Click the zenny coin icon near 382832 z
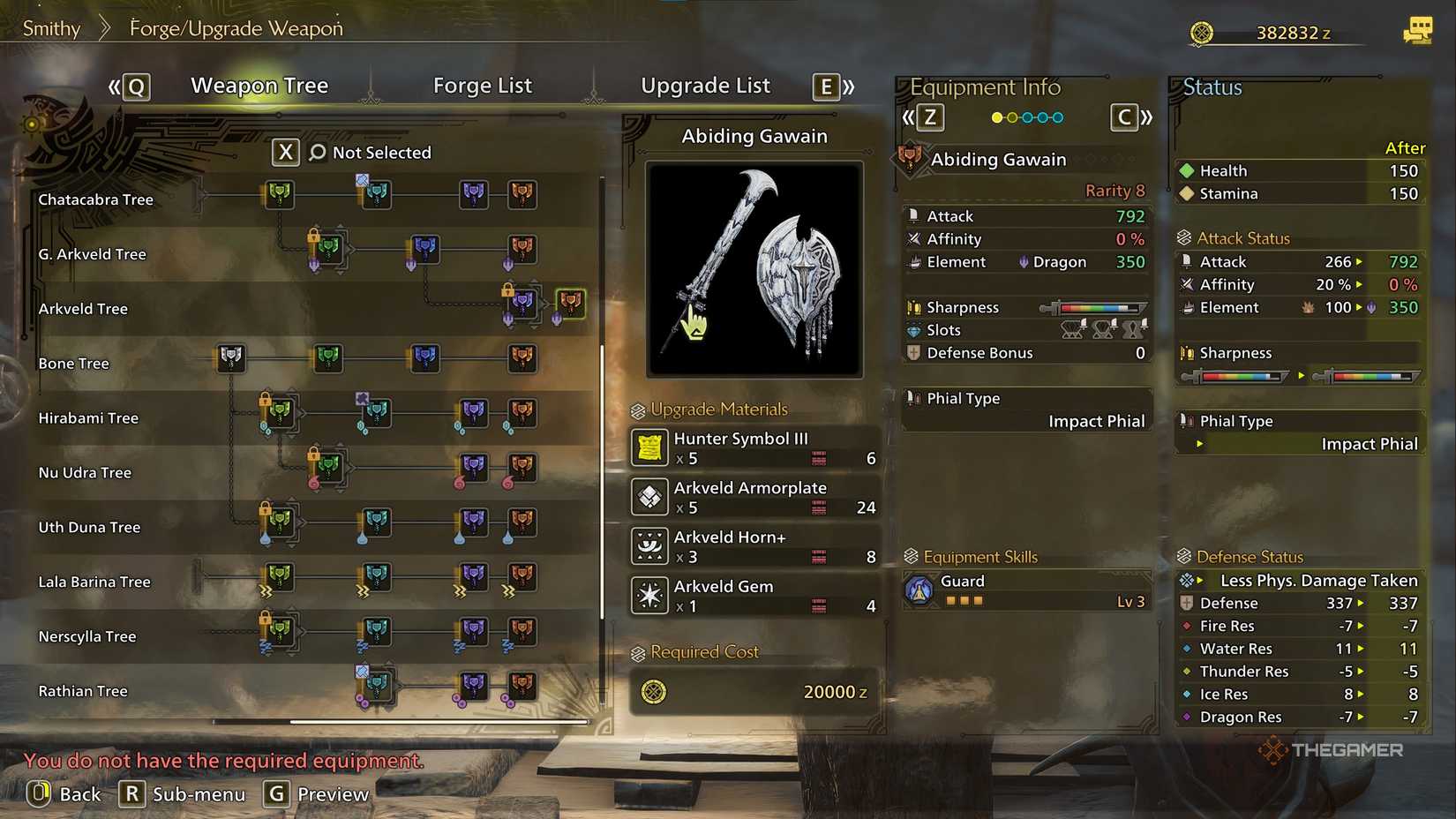Viewport: 1456px width, 819px height. click(1202, 32)
